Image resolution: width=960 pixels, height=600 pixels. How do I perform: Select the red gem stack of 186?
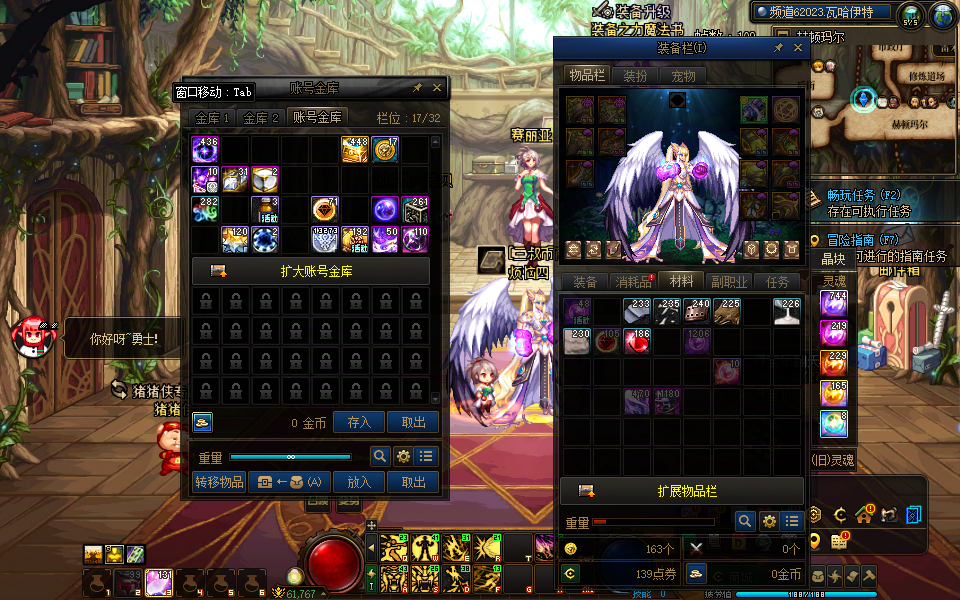(636, 342)
